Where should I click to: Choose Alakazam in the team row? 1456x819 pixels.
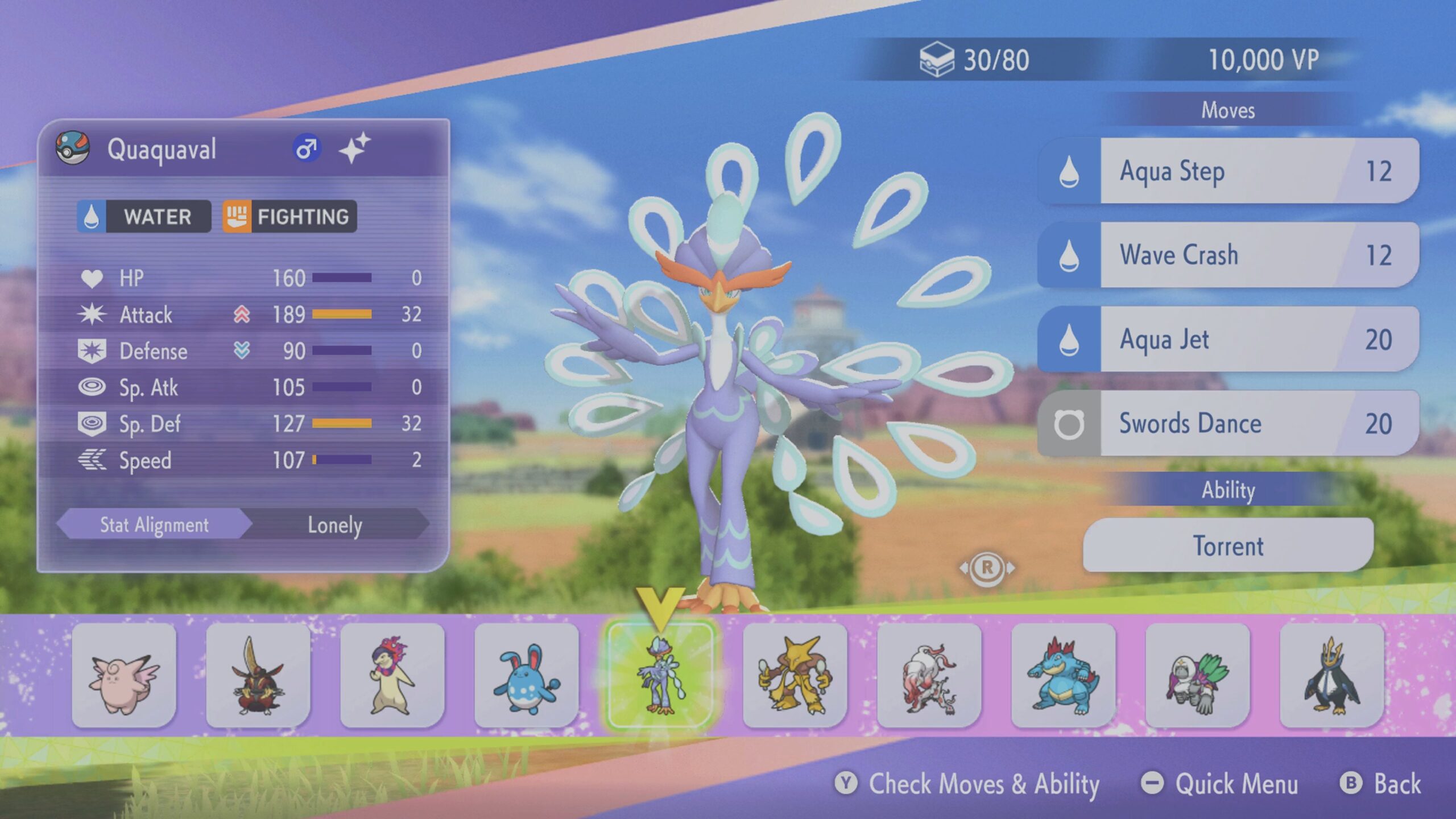tap(795, 675)
